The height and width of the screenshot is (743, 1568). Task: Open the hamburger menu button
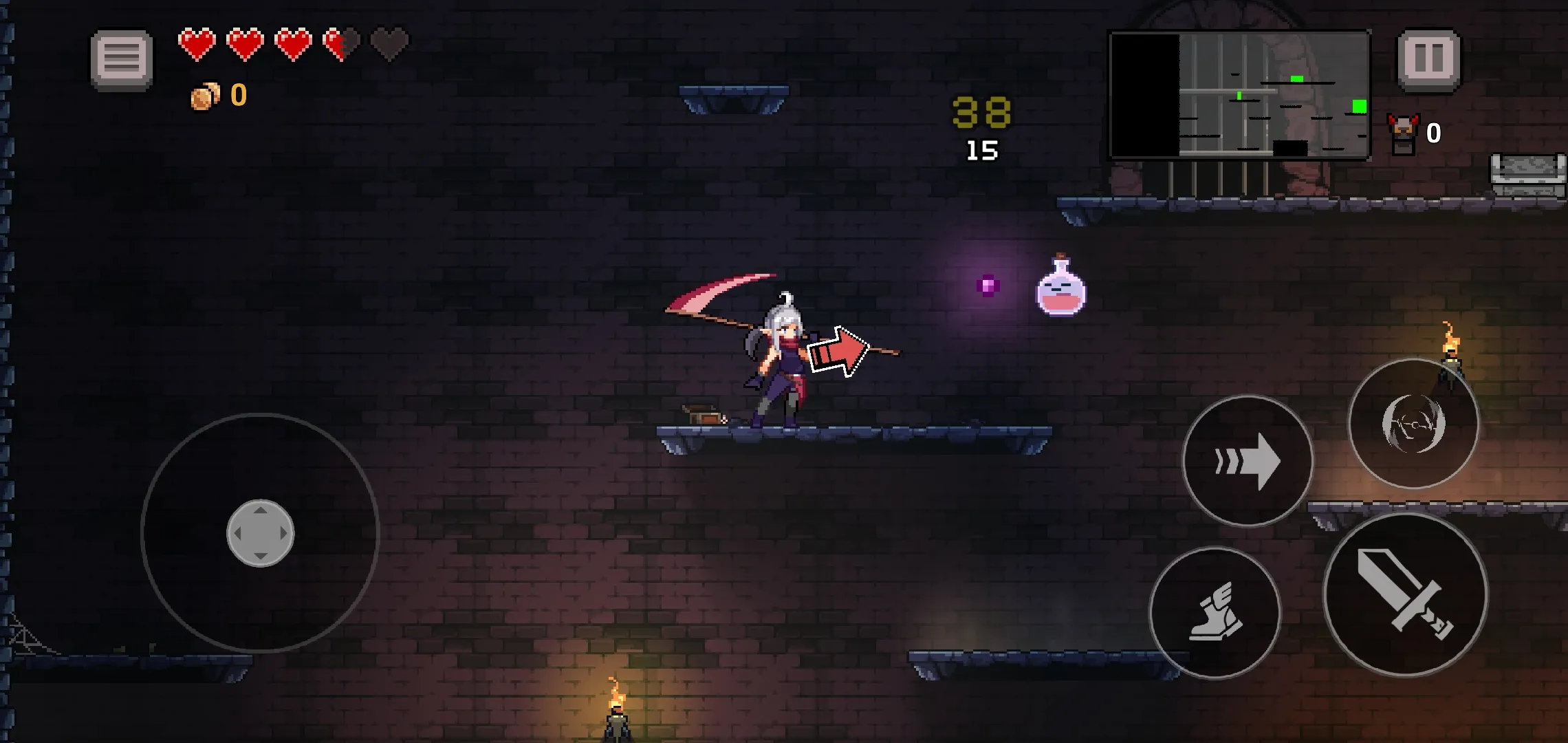pyautogui.click(x=122, y=59)
